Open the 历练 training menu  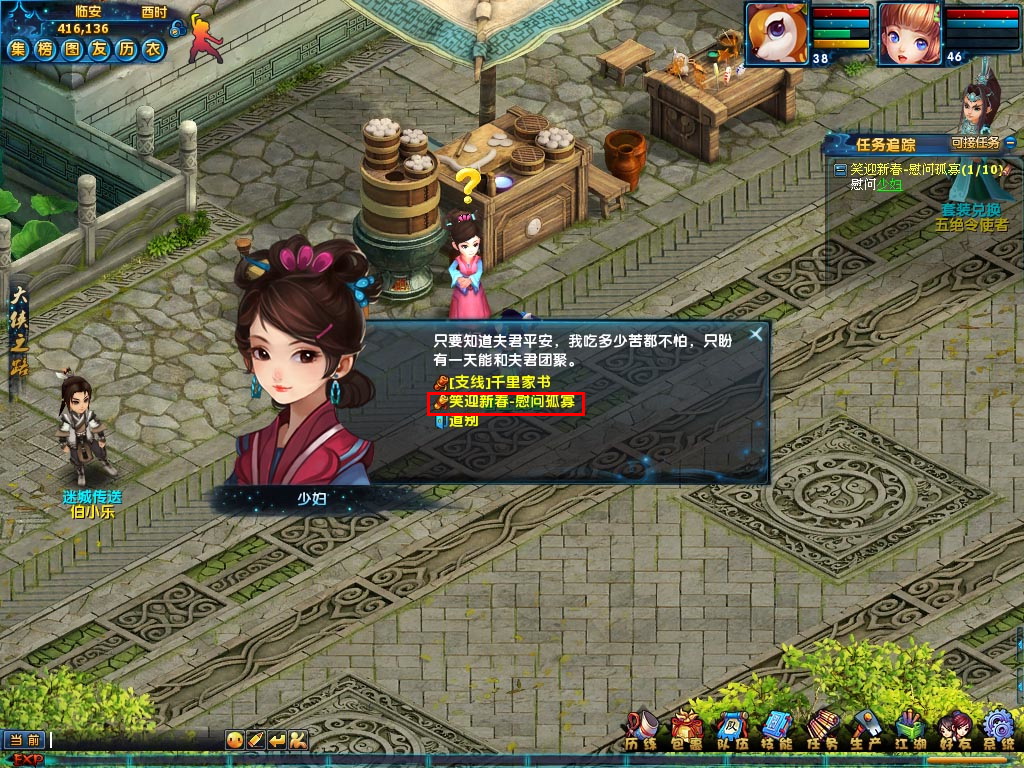coord(641,730)
